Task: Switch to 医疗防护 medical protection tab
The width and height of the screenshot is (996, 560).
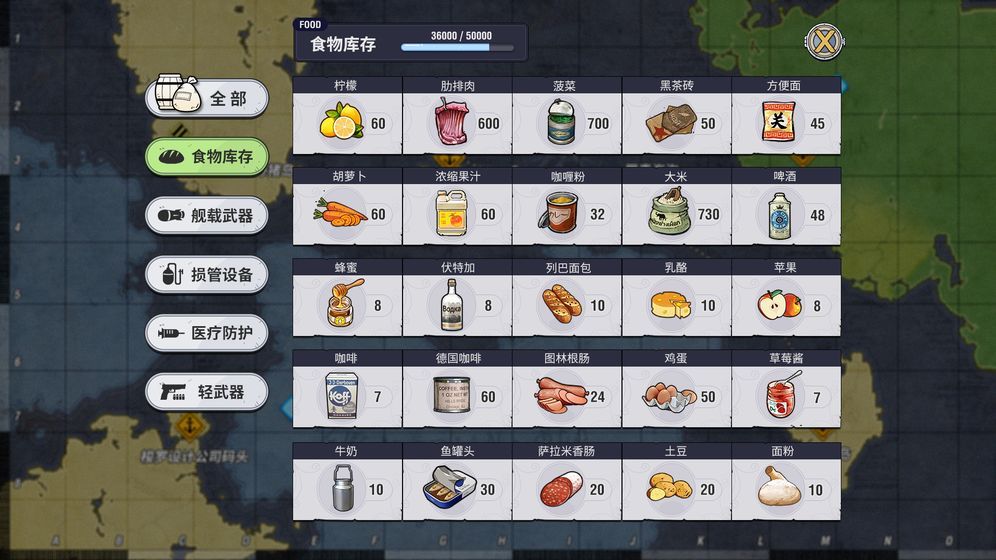Action: tap(207, 333)
